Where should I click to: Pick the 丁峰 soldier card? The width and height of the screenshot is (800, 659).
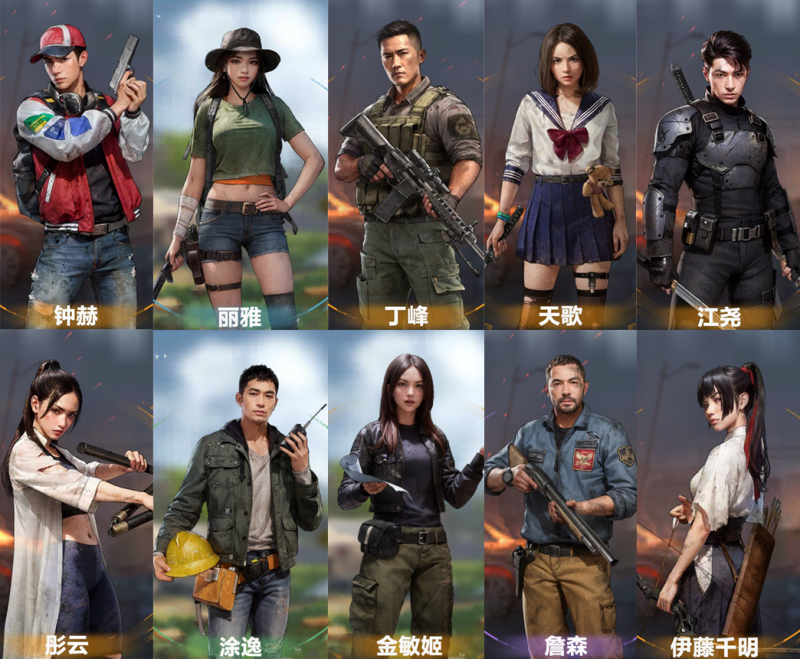point(406,165)
